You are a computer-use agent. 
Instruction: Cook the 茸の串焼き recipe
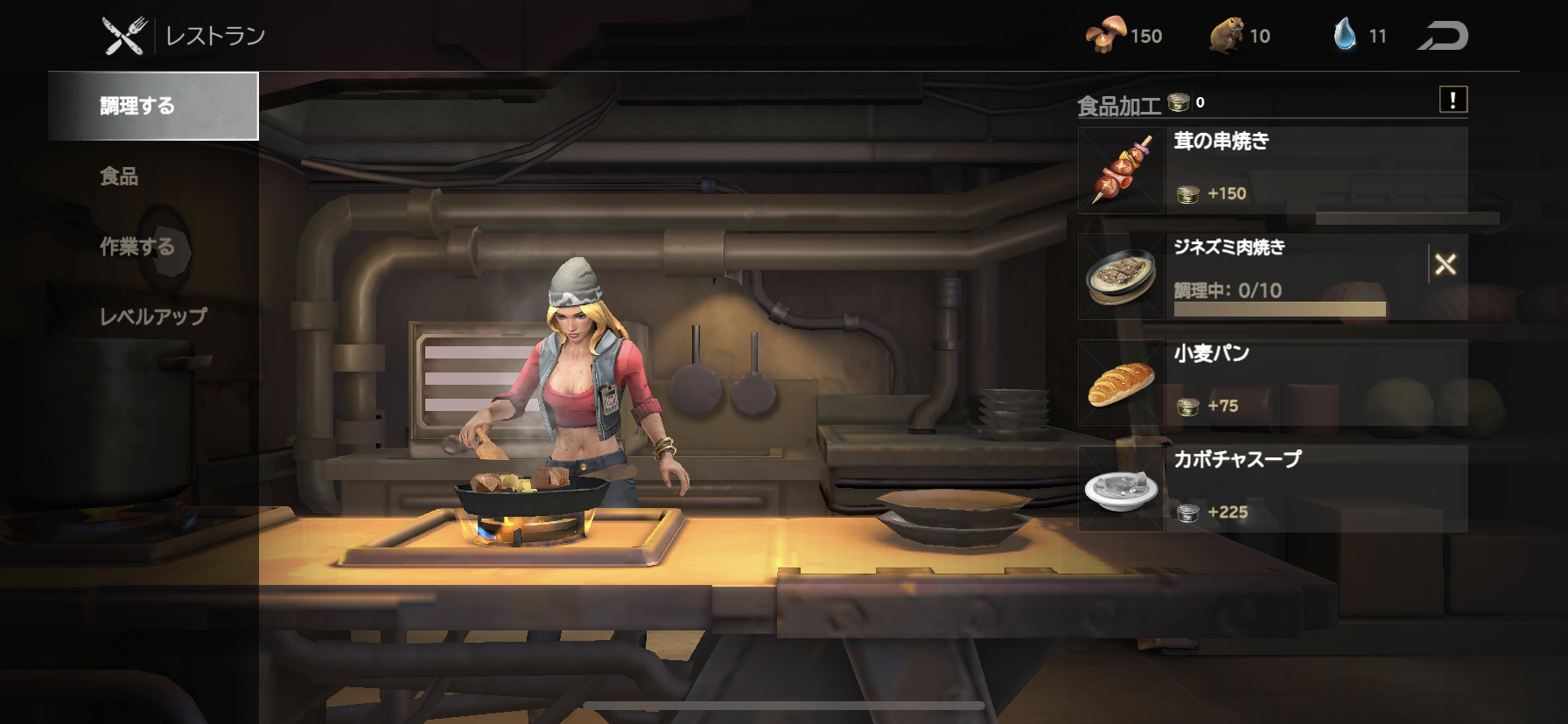point(1272,170)
